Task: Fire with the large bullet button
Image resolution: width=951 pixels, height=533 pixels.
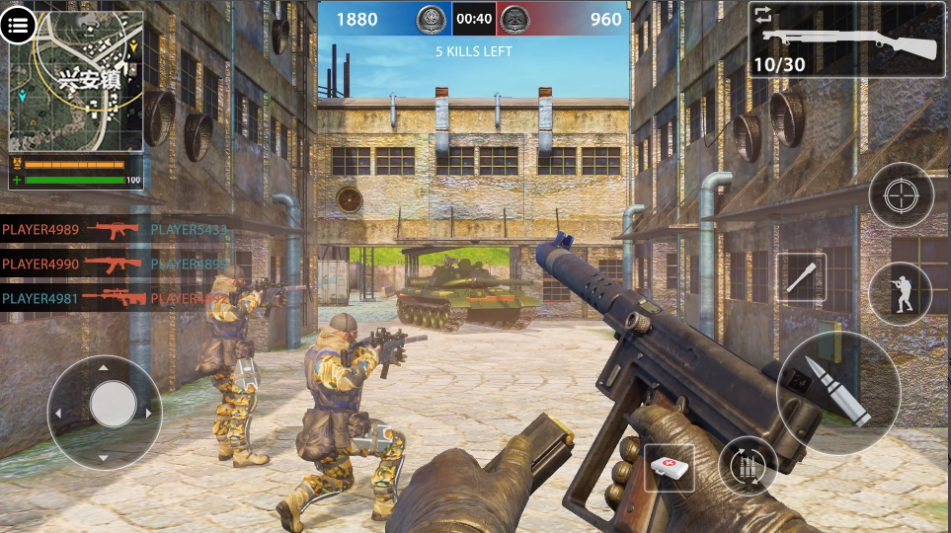Action: point(838,391)
